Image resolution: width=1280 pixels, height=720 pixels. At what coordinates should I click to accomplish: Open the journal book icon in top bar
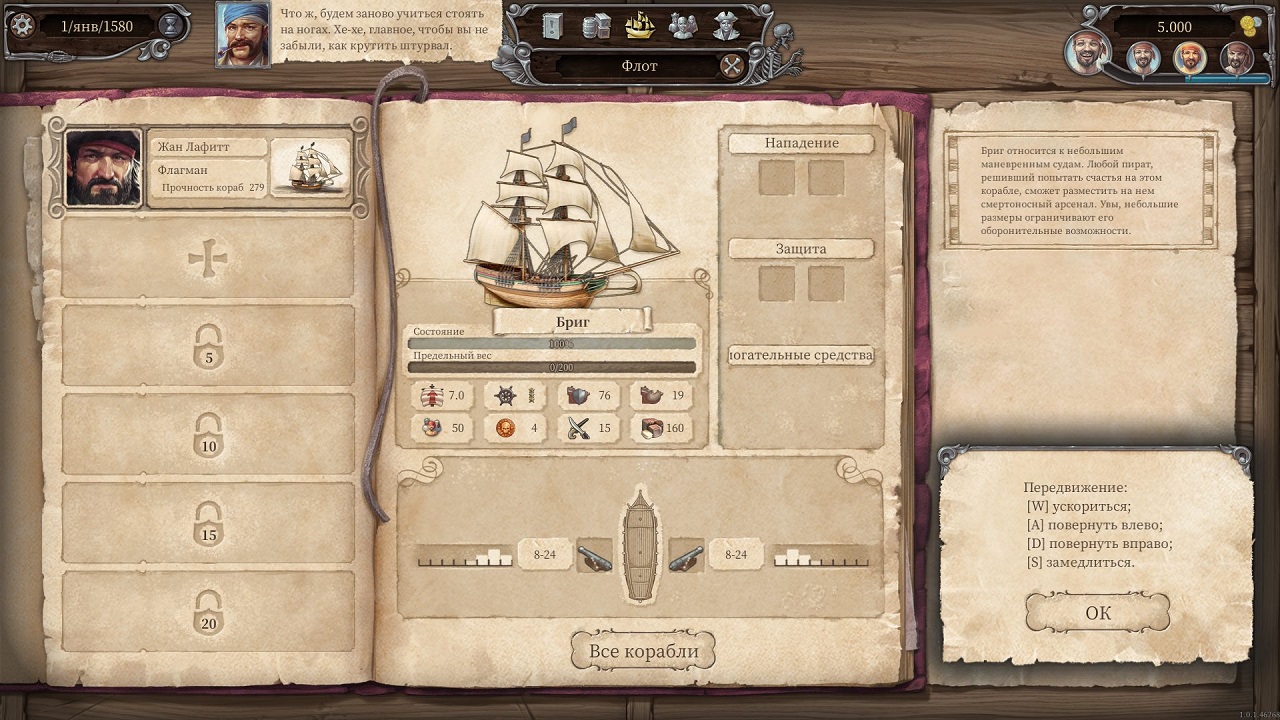pos(552,25)
